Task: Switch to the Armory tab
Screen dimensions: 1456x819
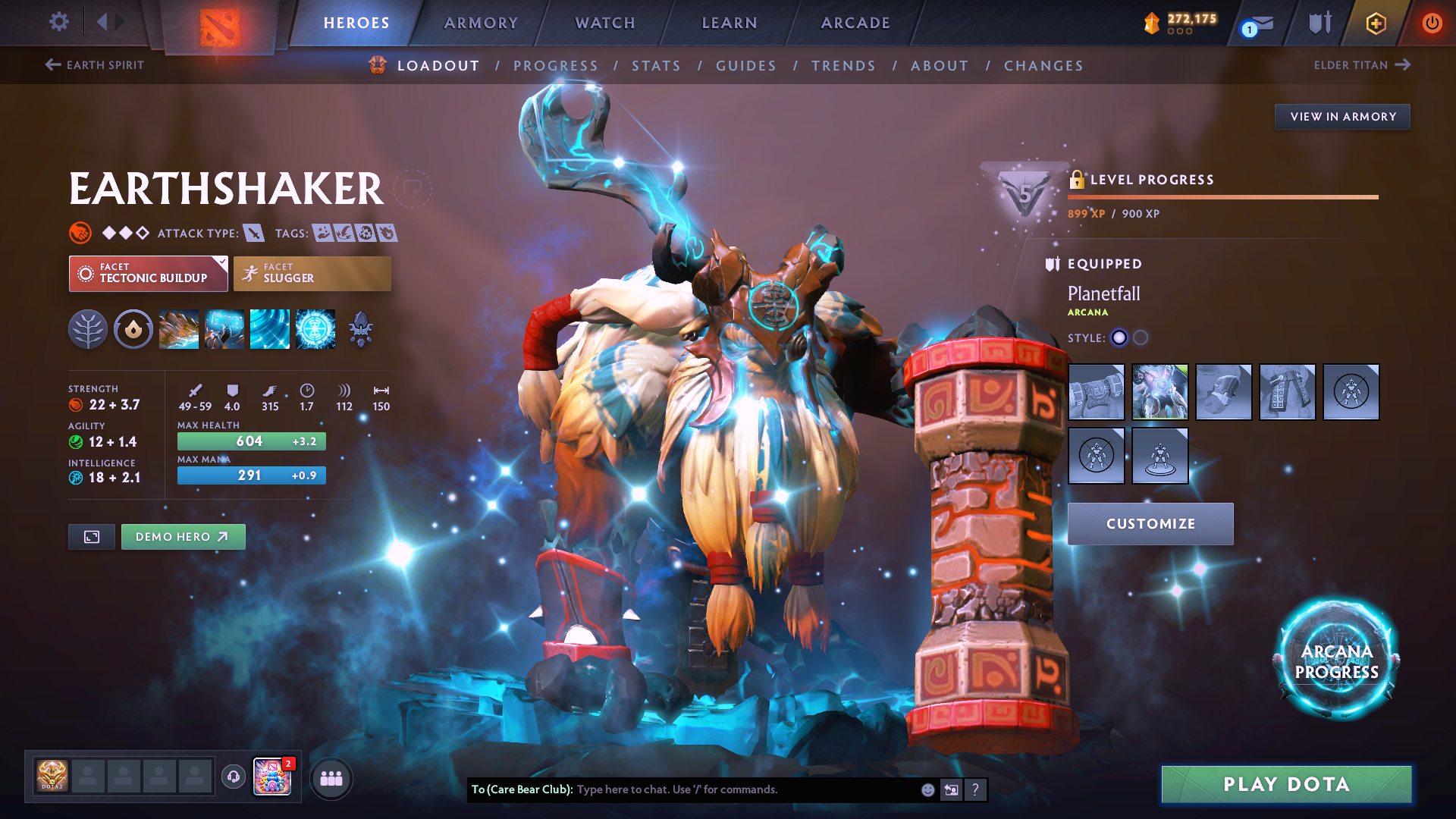Action: 481,23
